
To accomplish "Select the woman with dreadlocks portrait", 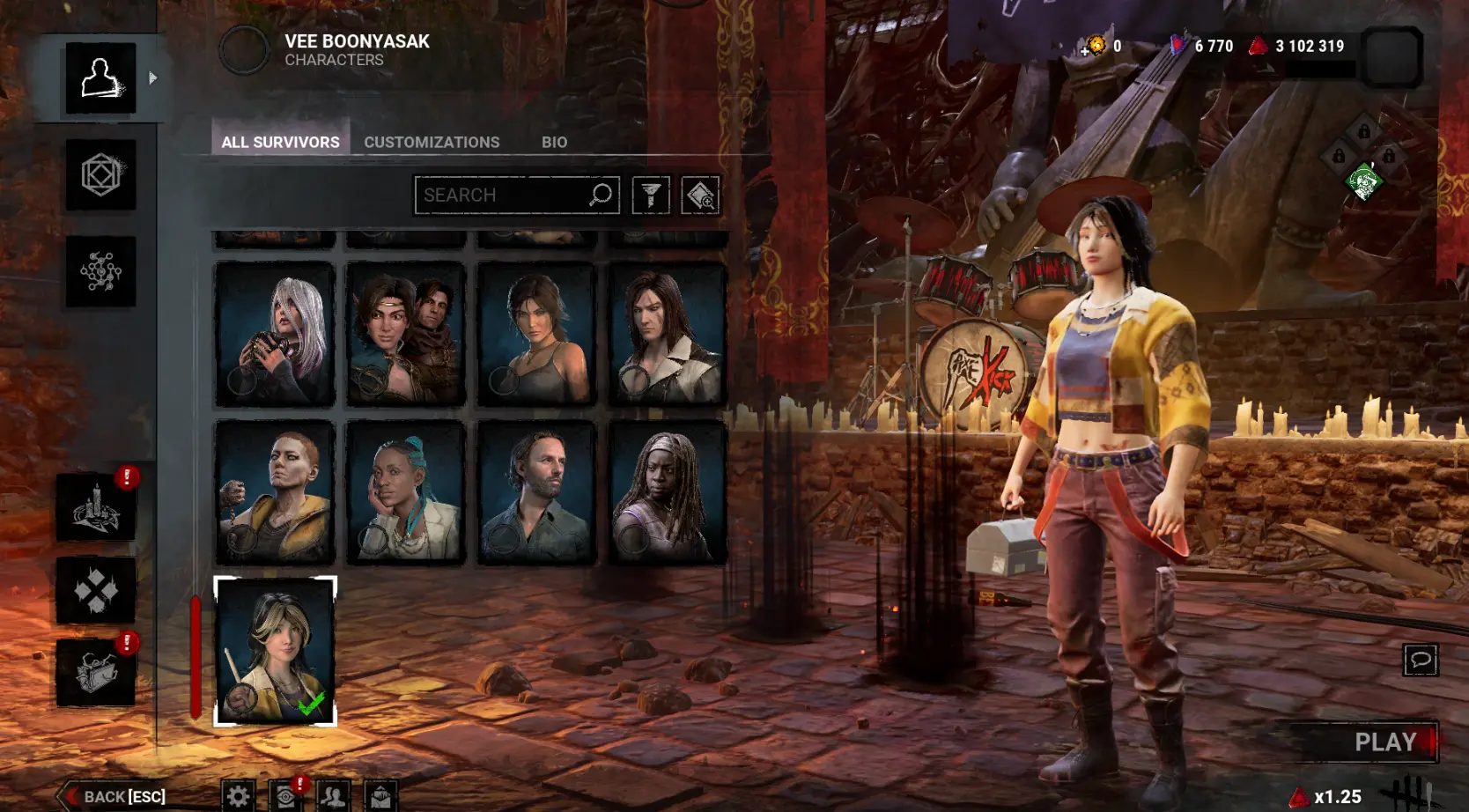I will click(668, 492).
